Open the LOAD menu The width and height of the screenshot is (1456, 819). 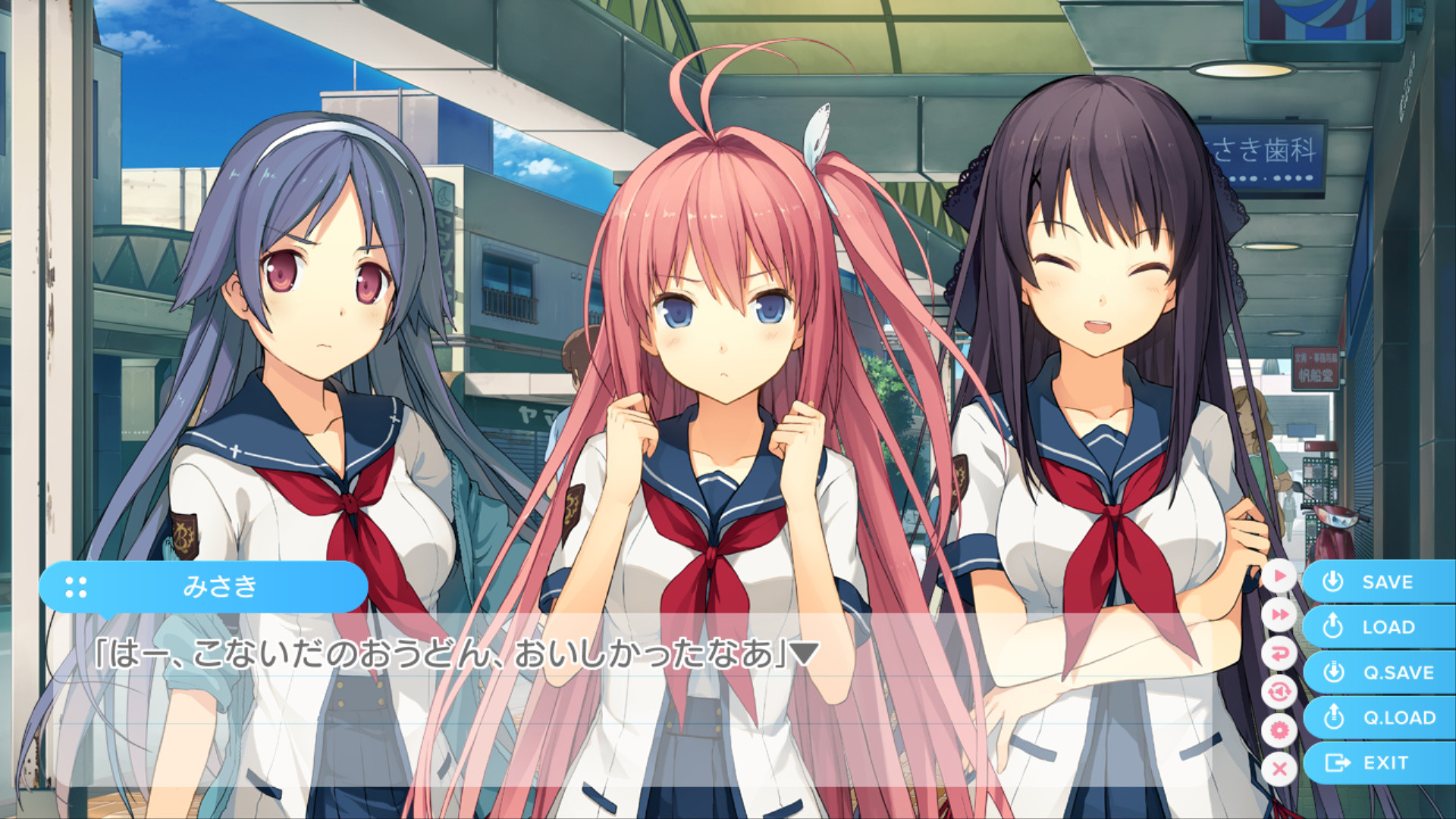pyautogui.click(x=1378, y=627)
